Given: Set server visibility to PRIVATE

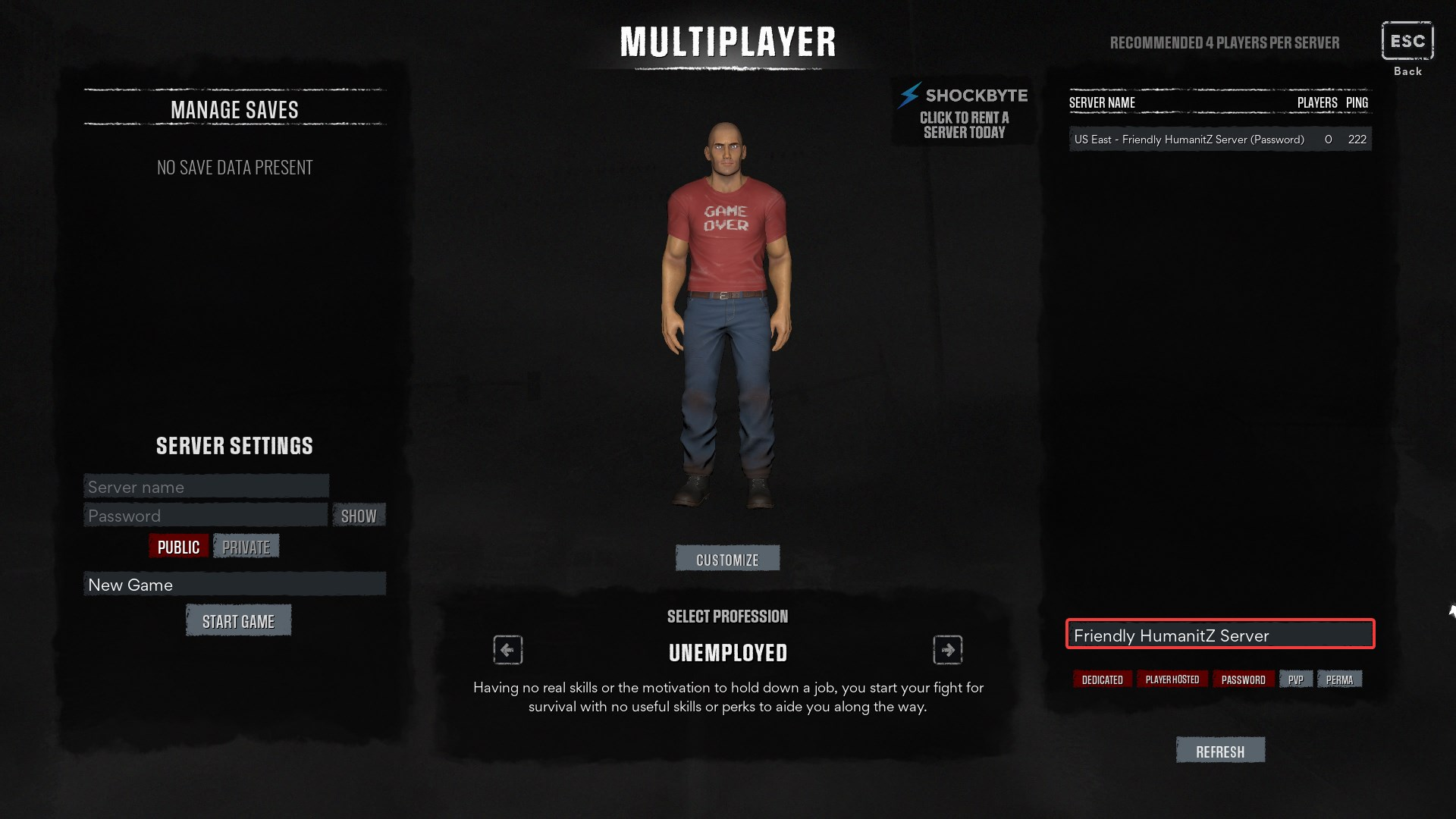Looking at the screenshot, I should click(246, 545).
